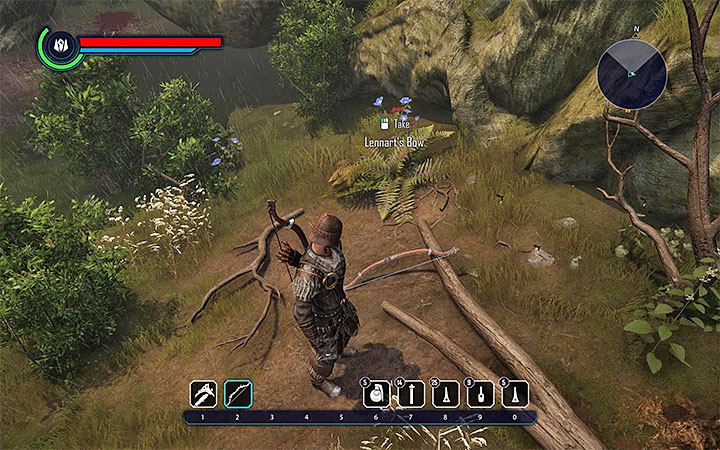Image resolution: width=720 pixels, height=450 pixels.
Task: Choose the grenade hotbar slot
Action: tap(374, 394)
